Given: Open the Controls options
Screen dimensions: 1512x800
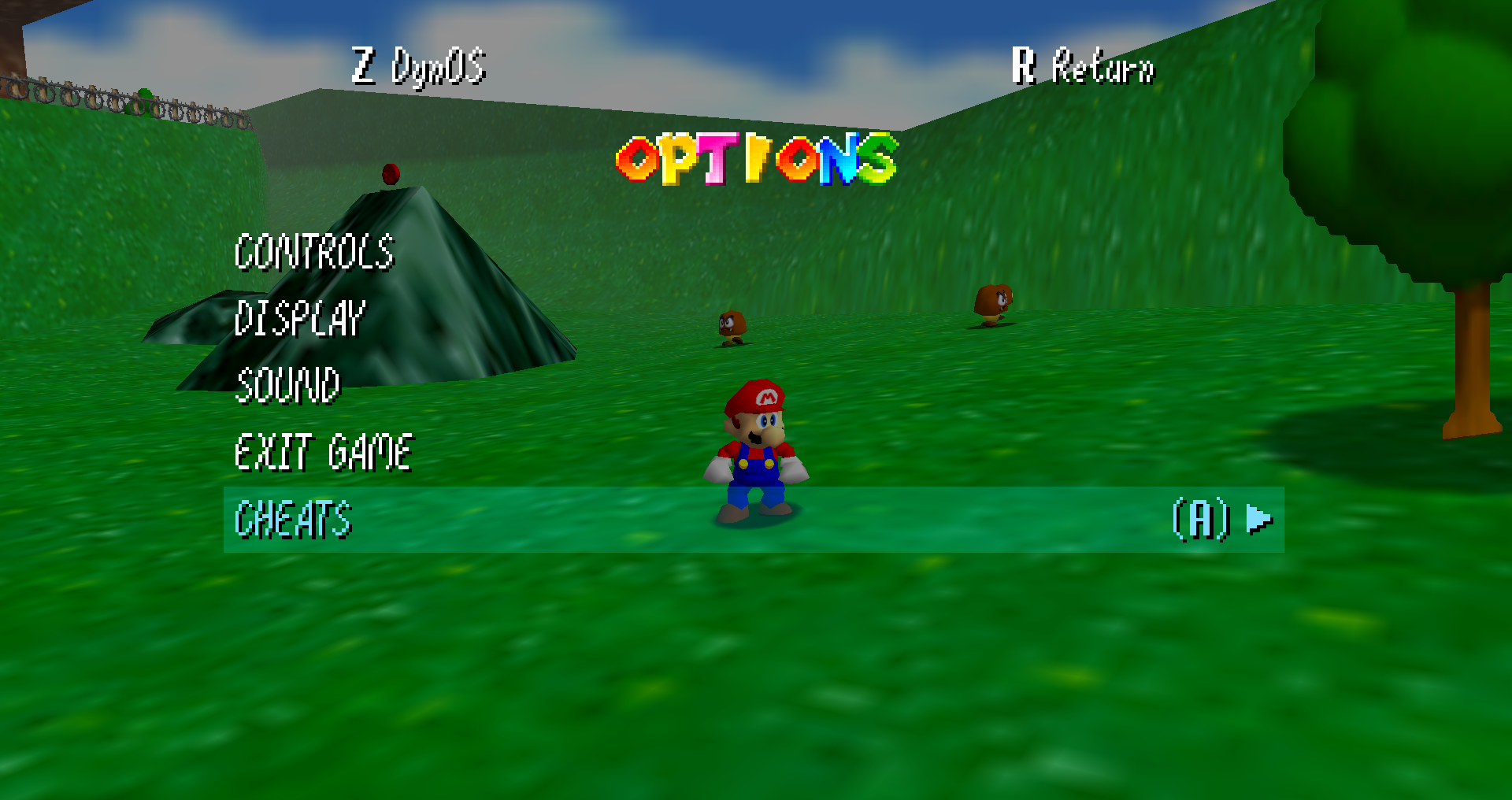Looking at the screenshot, I should pos(314,253).
